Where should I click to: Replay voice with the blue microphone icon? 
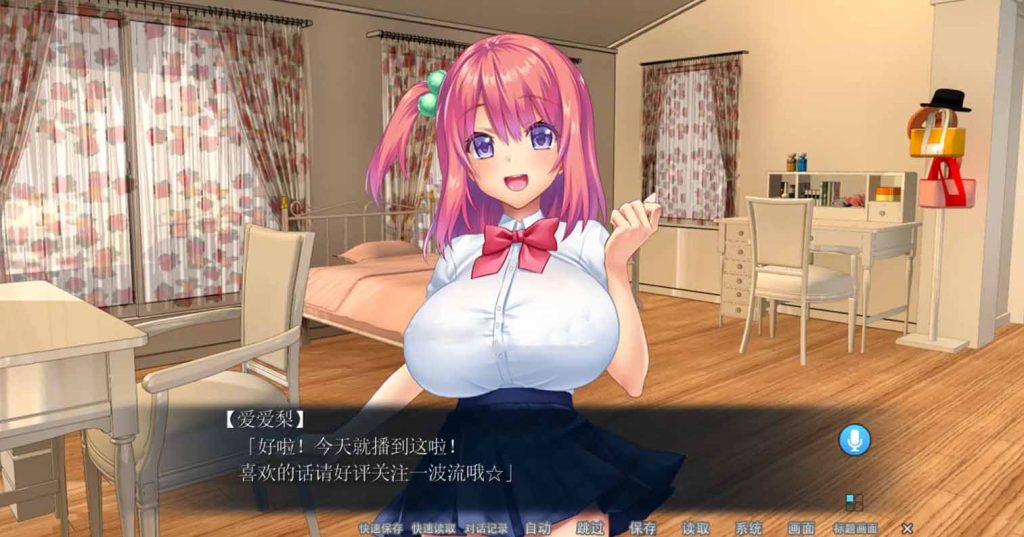(854, 440)
